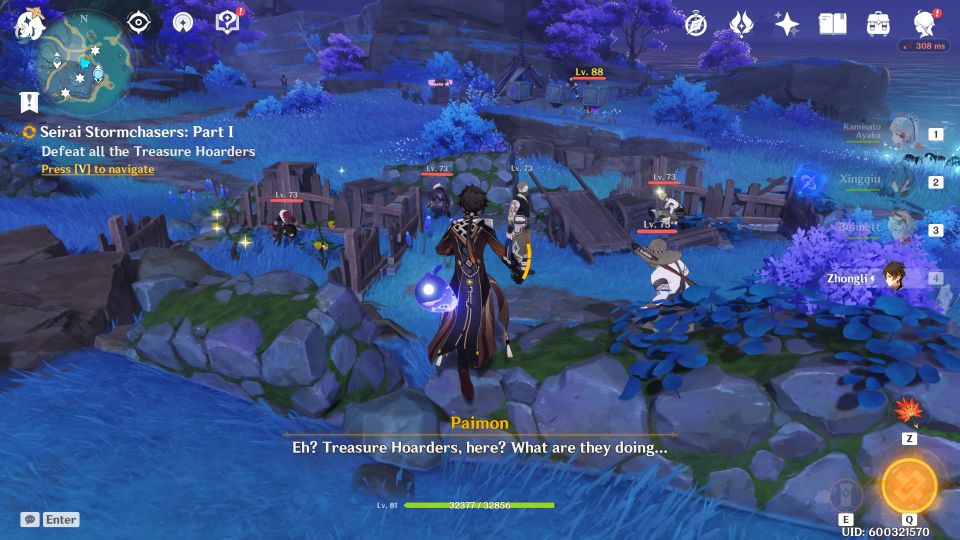This screenshot has height=540, width=960.
Task: Use the red maple leaf gadget
Action: [x=910, y=412]
